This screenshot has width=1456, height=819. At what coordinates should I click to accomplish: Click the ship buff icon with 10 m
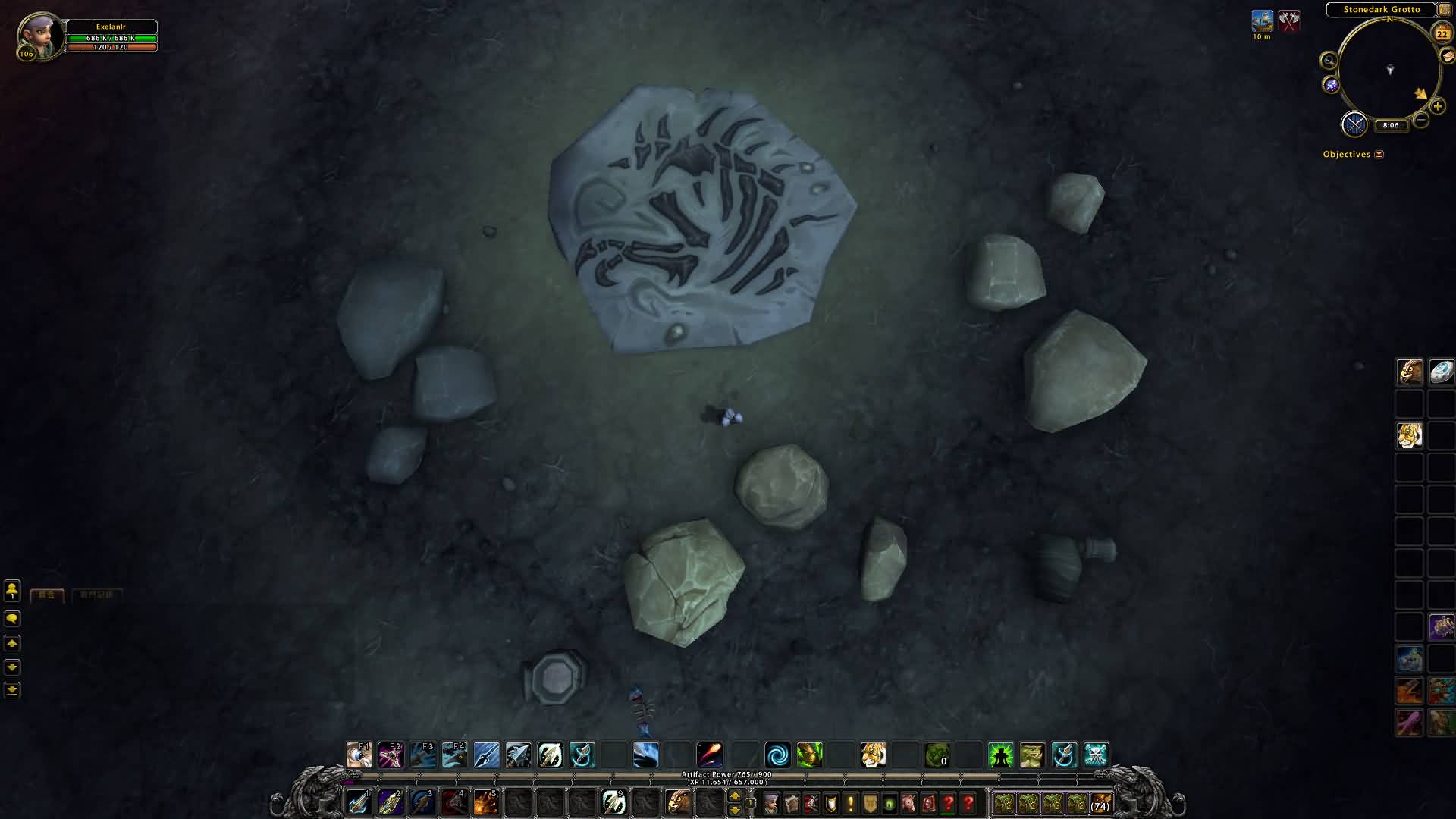coord(1263,21)
